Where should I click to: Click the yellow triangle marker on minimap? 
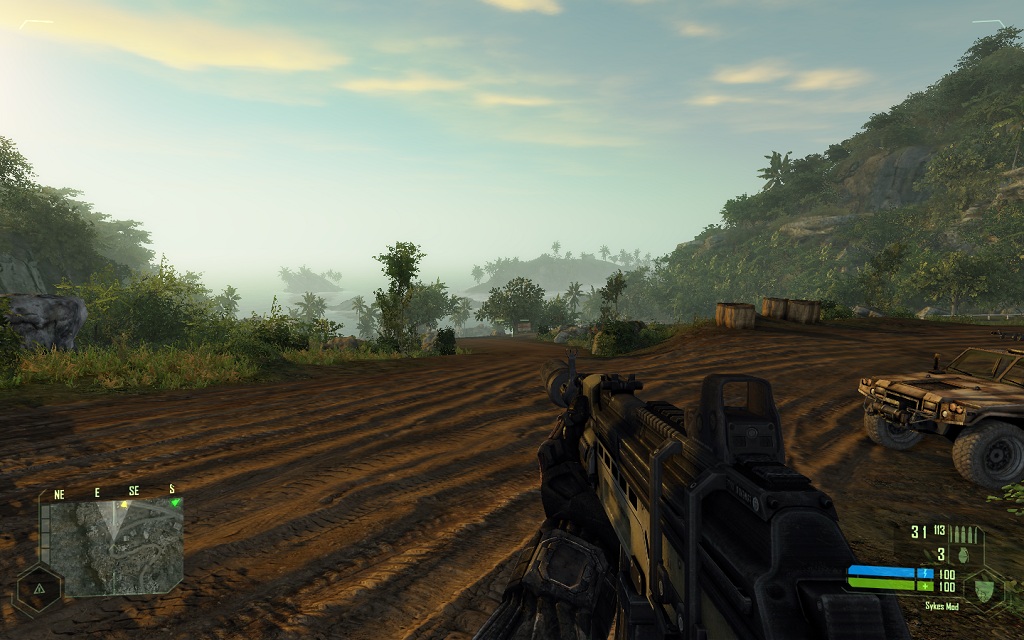pyautogui.click(x=124, y=504)
